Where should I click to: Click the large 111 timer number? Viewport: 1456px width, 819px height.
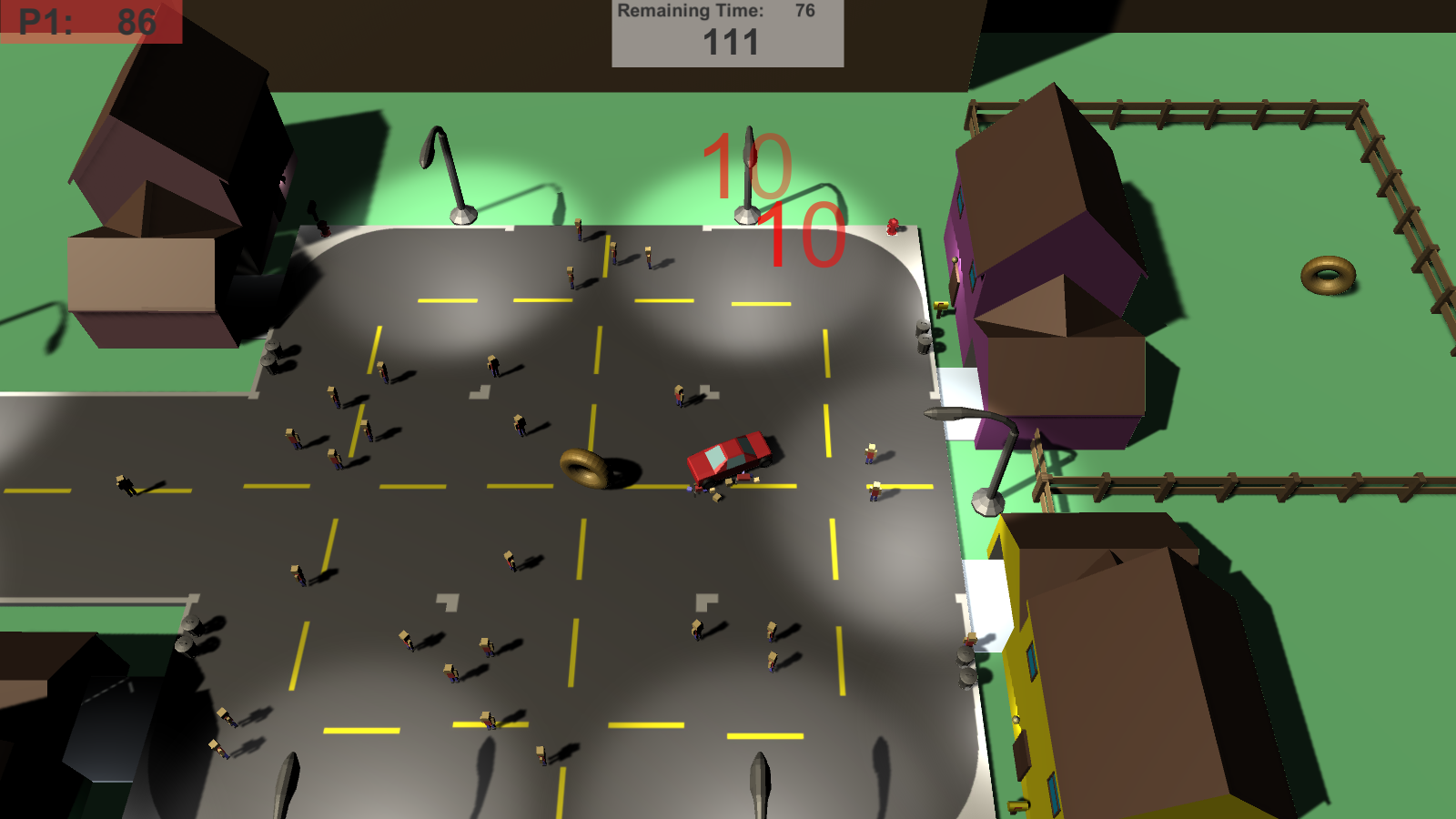click(x=730, y=41)
